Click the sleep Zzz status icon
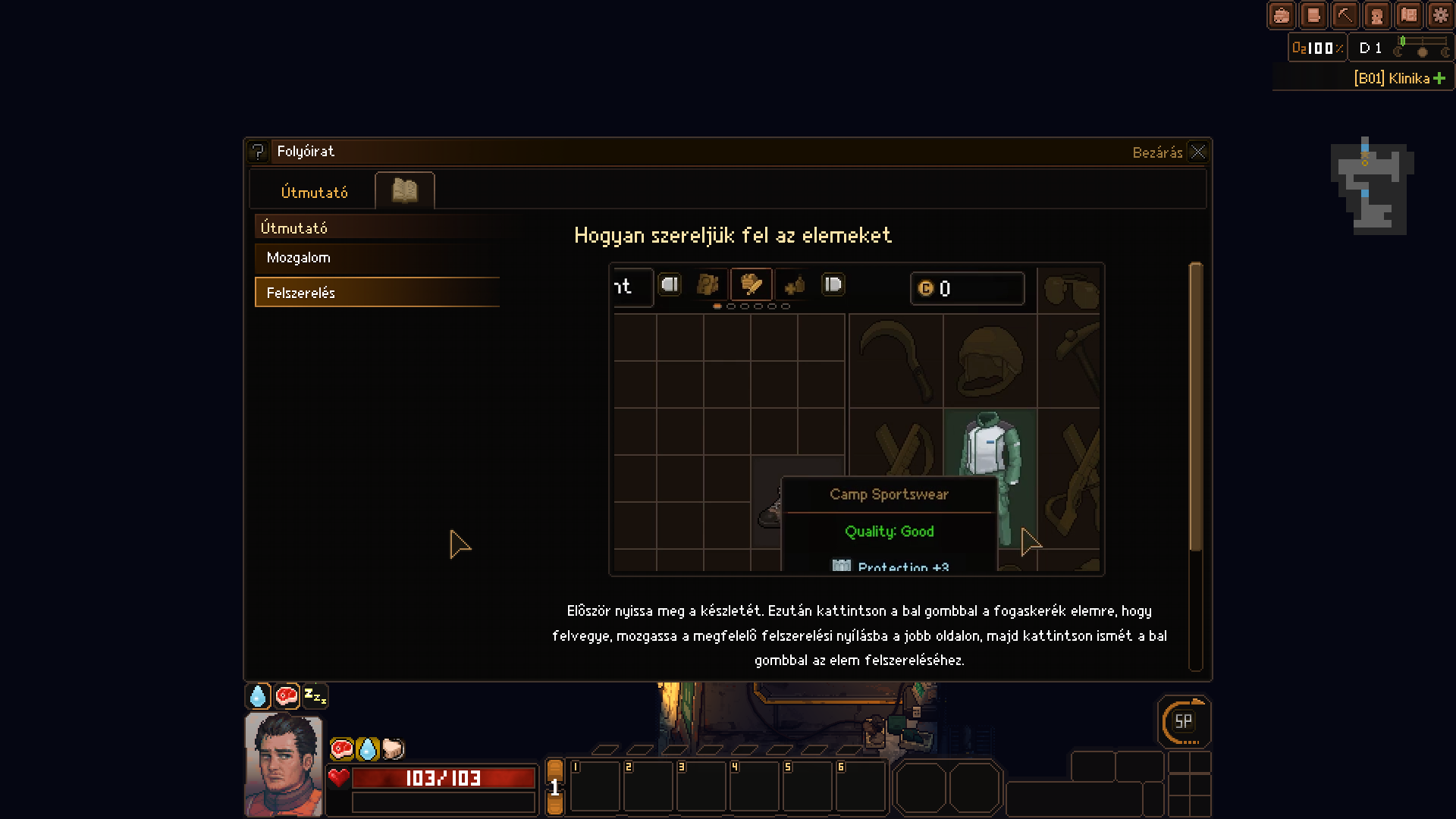This screenshot has height=819, width=1456. pos(315,695)
